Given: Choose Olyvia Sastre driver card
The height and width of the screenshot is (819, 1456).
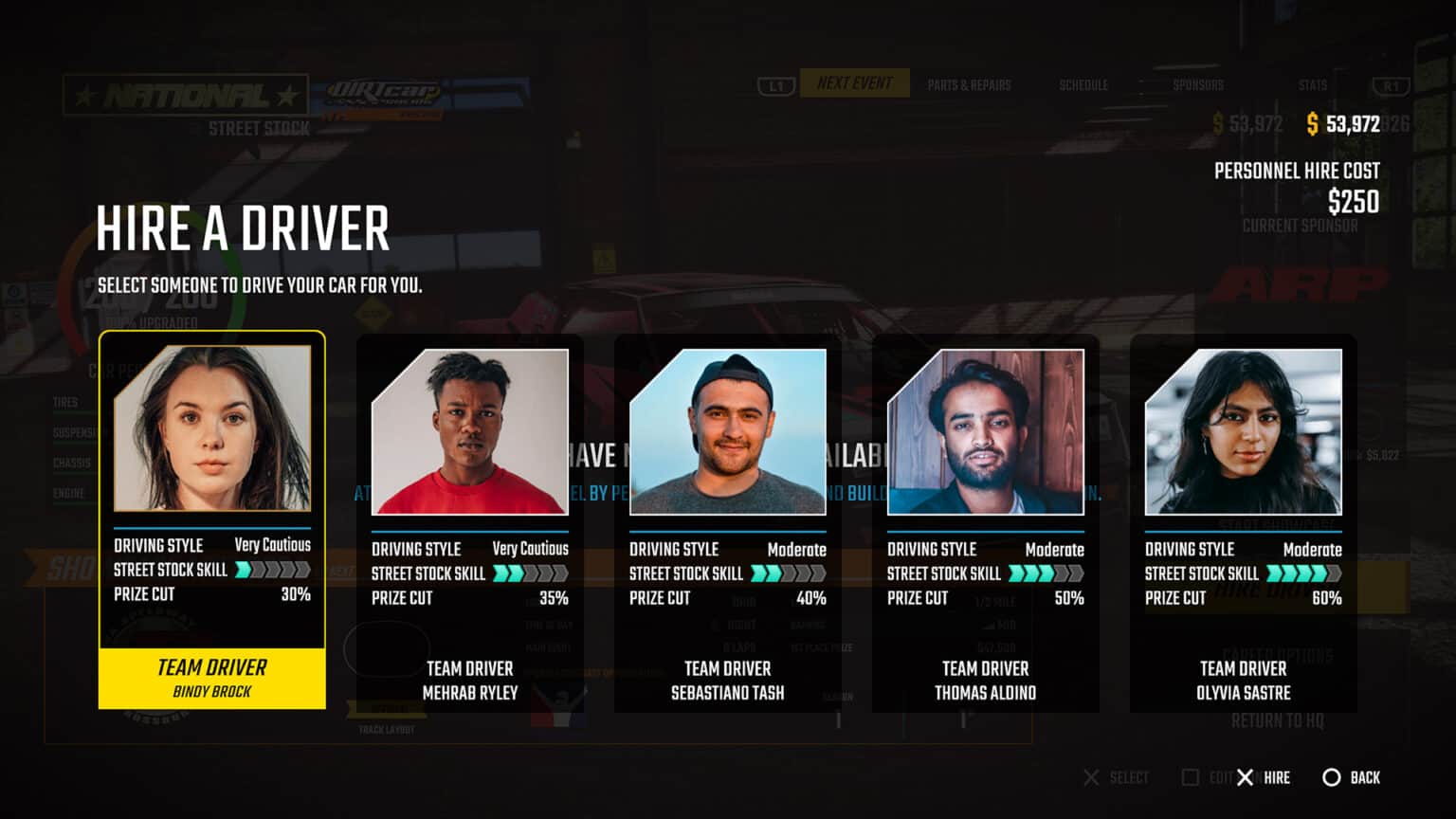Looking at the screenshot, I should [1243, 523].
